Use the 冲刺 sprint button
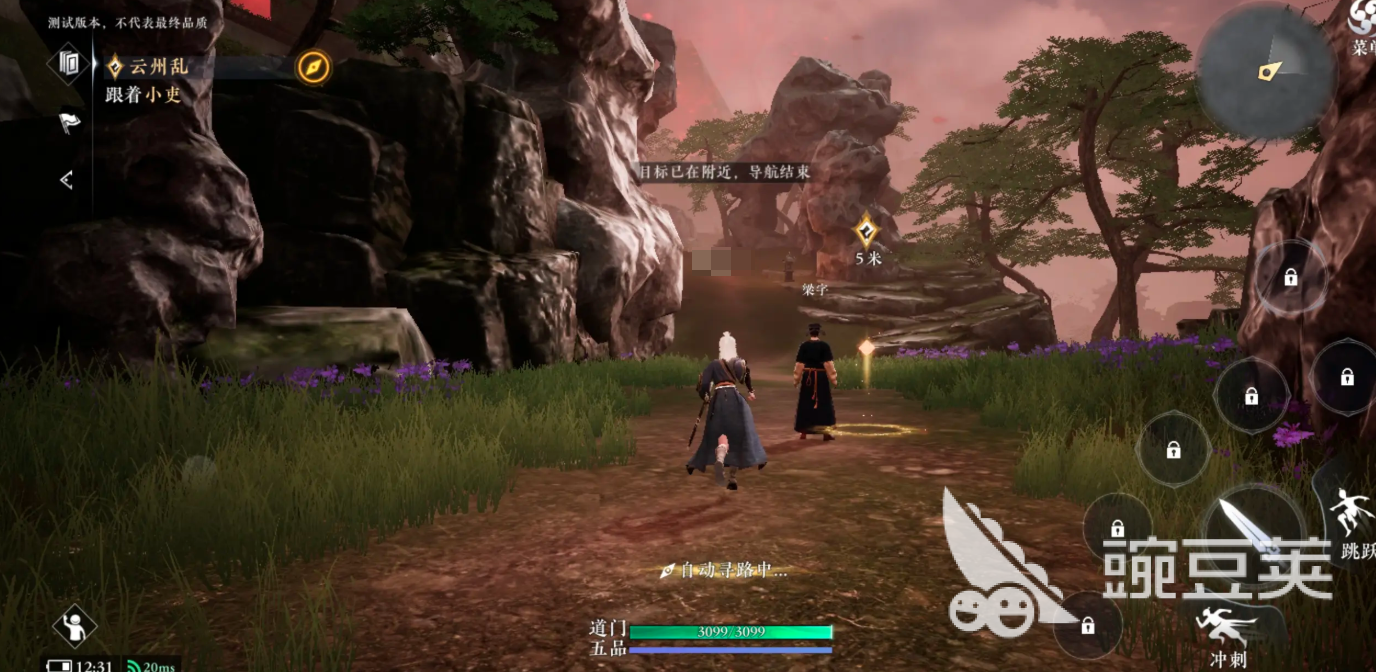Screen dimensions: 1376x672 click(x=1227, y=632)
